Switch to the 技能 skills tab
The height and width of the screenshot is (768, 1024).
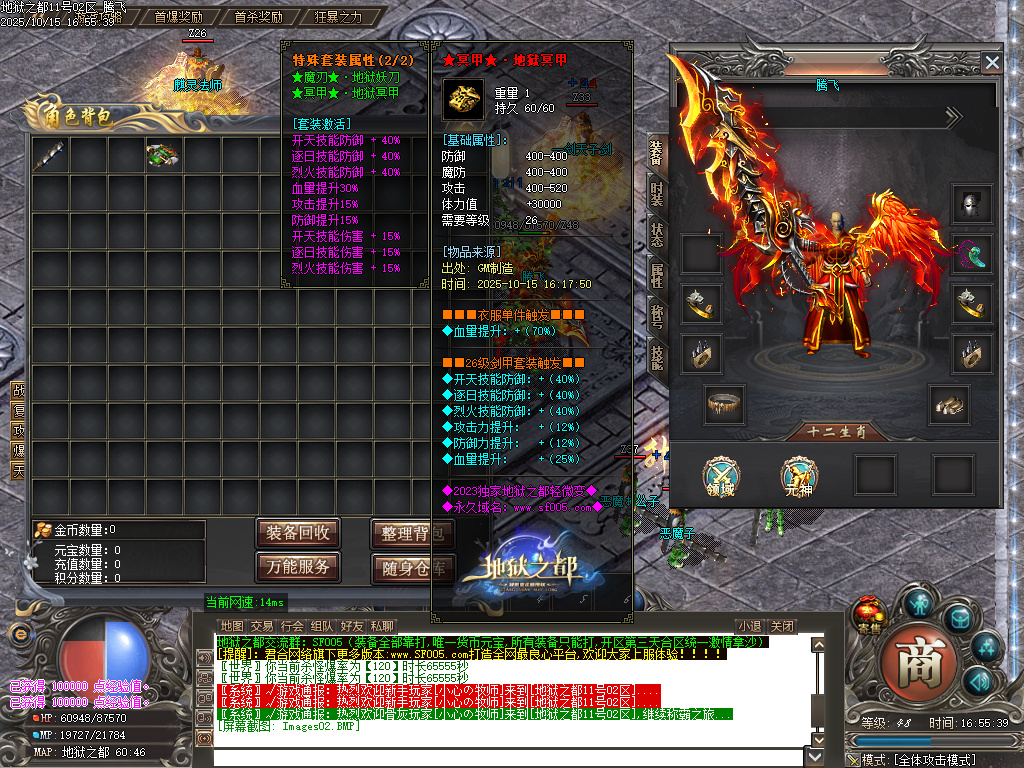tap(656, 355)
